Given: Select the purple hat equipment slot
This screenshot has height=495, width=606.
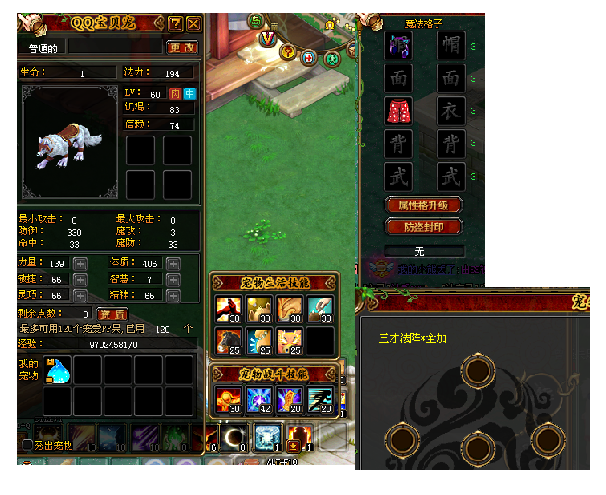Looking at the screenshot, I should [x=398, y=45].
